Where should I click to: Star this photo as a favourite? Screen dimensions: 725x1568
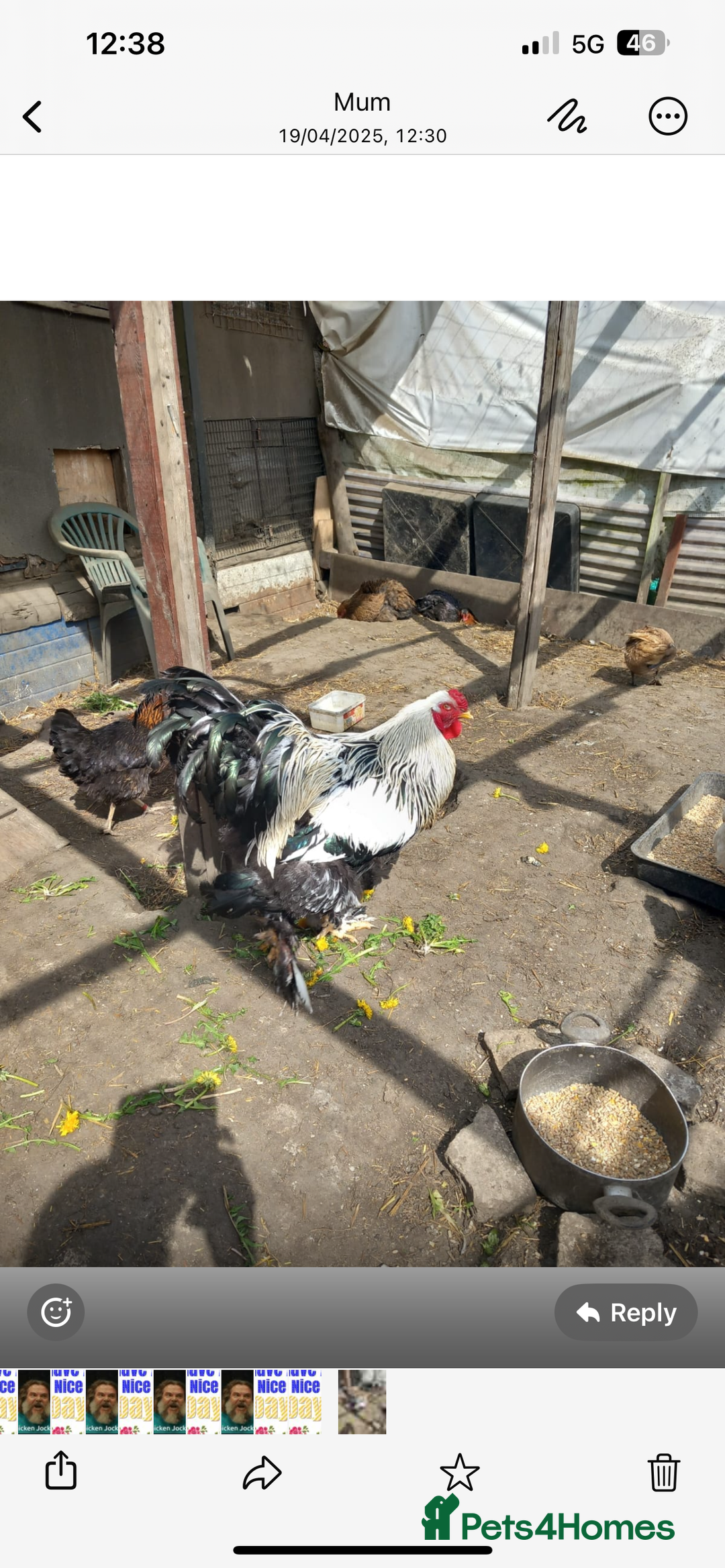click(x=460, y=1471)
